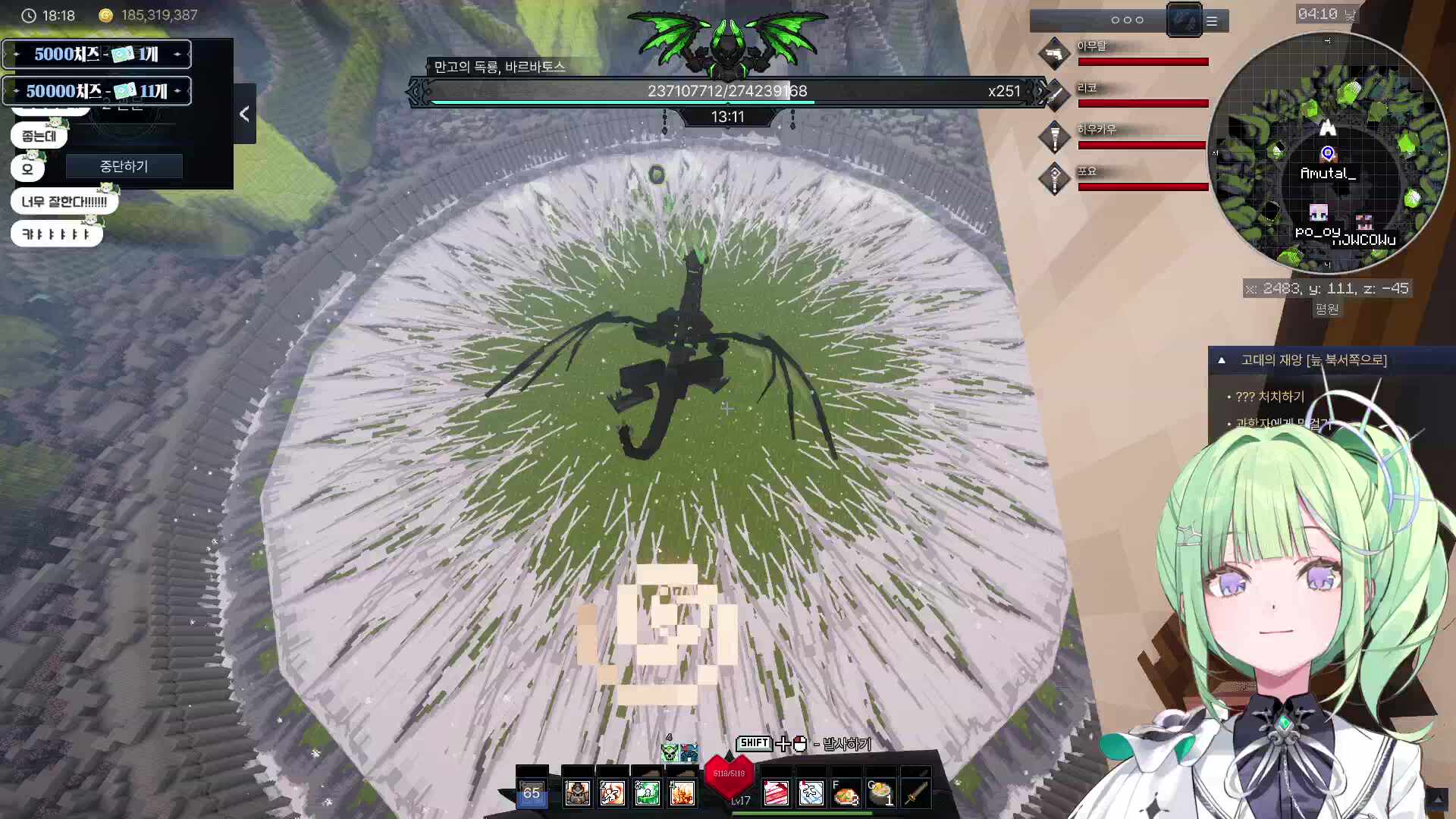The image size is (1456, 819).
Task: Select party member 아무탈 pistol icon
Action: 1054,54
